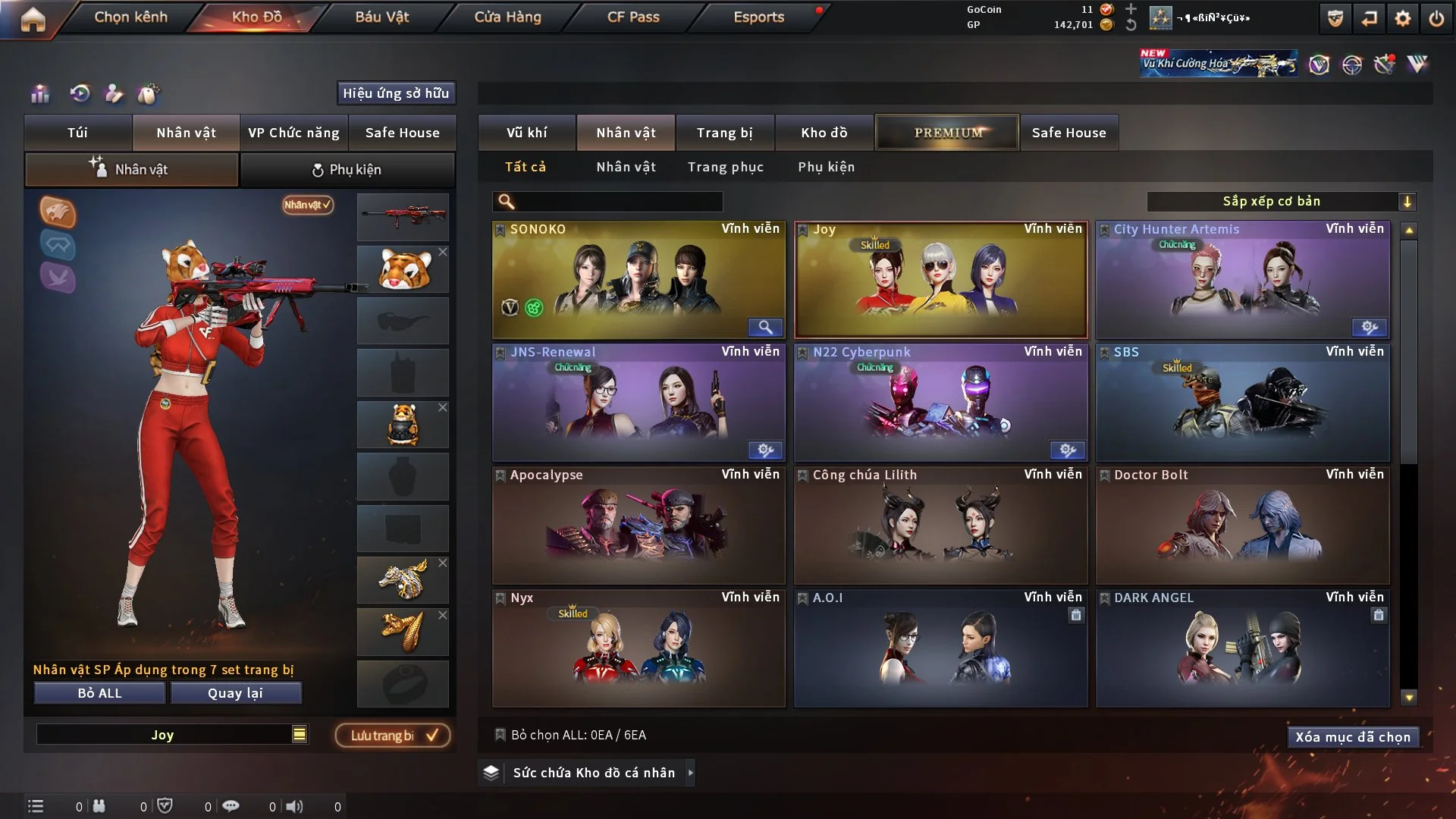Screen dimensions: 1456x819
Task: Pick the Công chúa Lilith character card
Action: point(940,526)
